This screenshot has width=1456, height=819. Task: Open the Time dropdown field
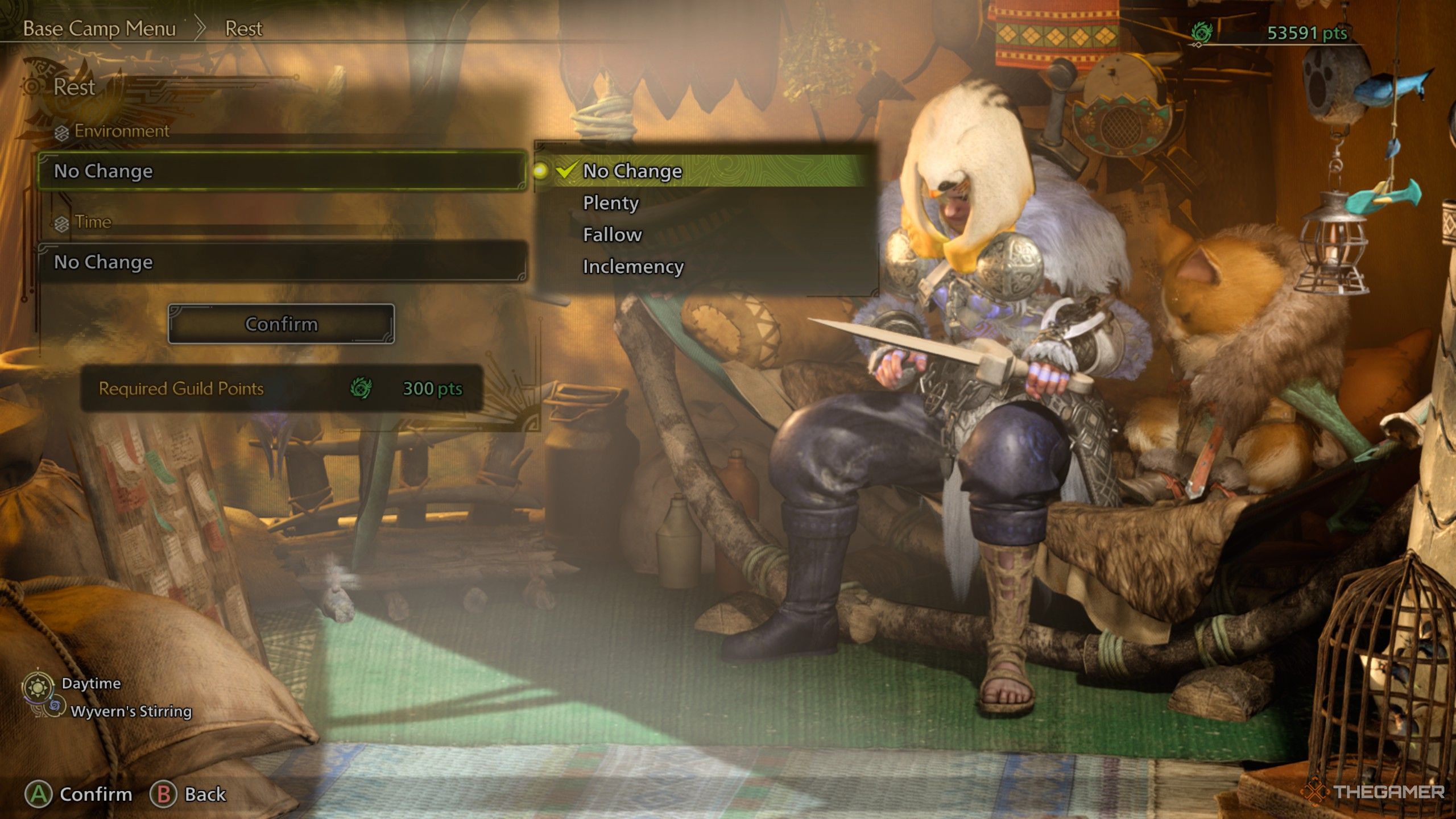point(282,262)
